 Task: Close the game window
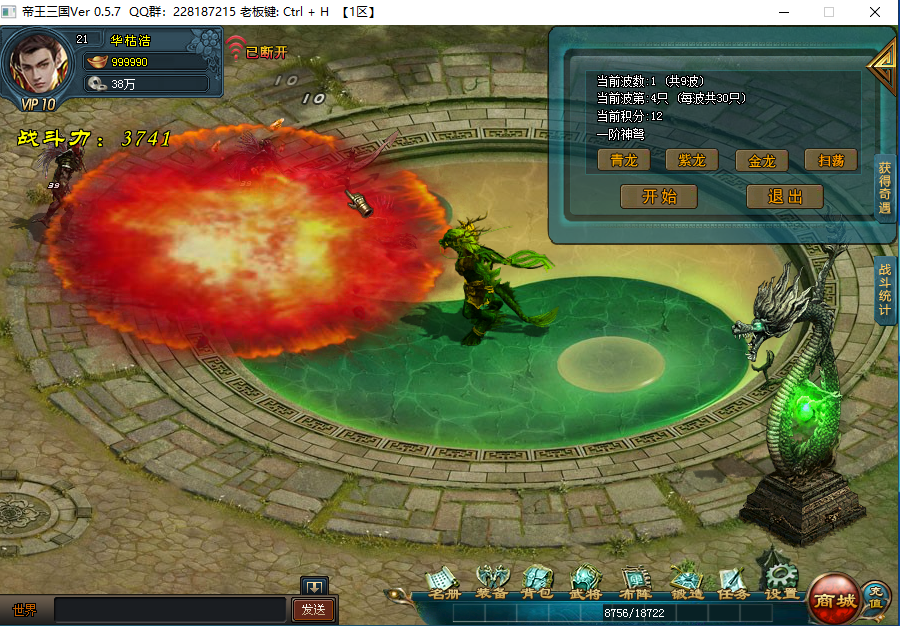(x=875, y=12)
